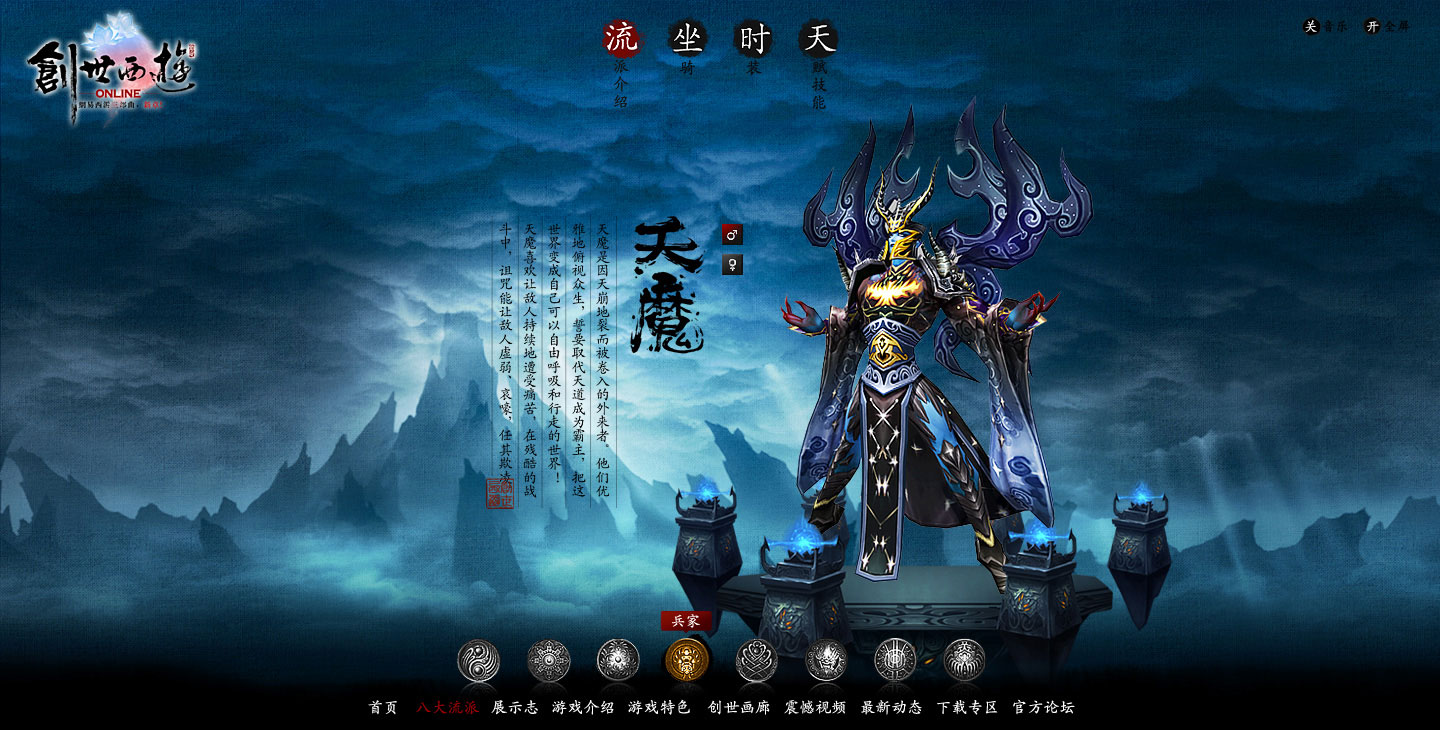This screenshot has height=730, width=1440.
Task: Select the female gender symbol button
Action: click(732, 265)
